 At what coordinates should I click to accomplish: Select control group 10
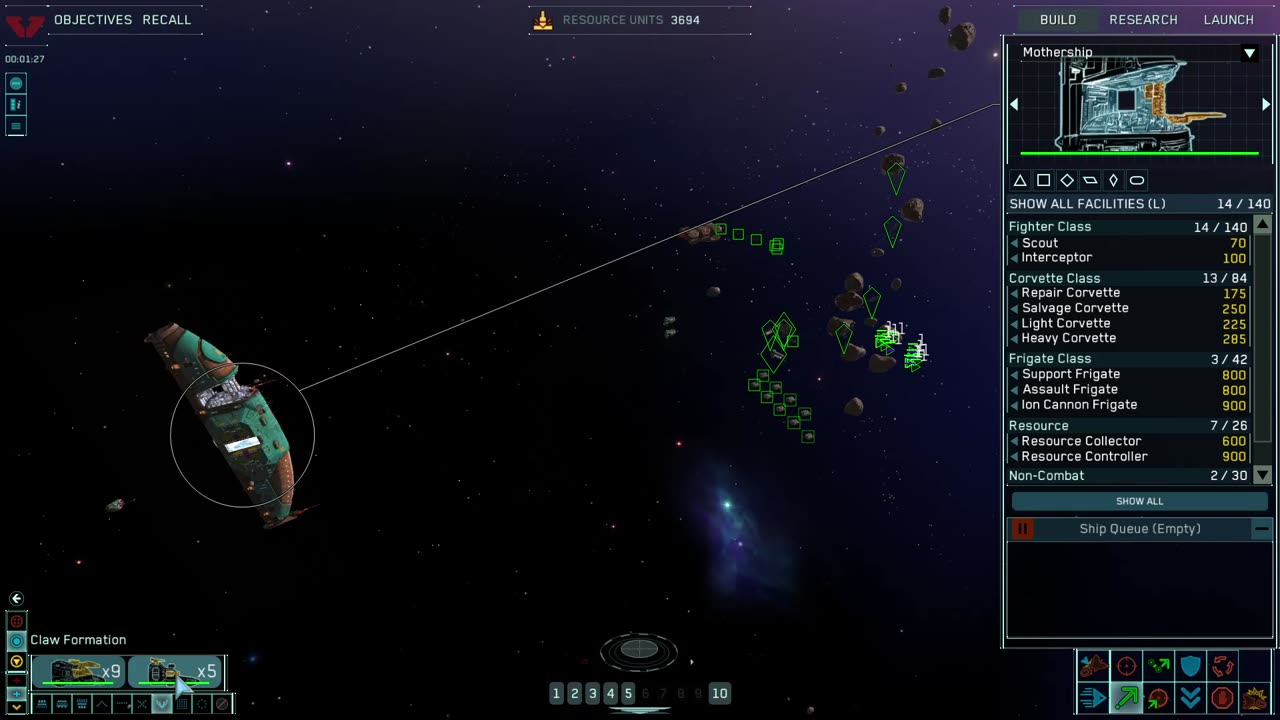pos(719,693)
